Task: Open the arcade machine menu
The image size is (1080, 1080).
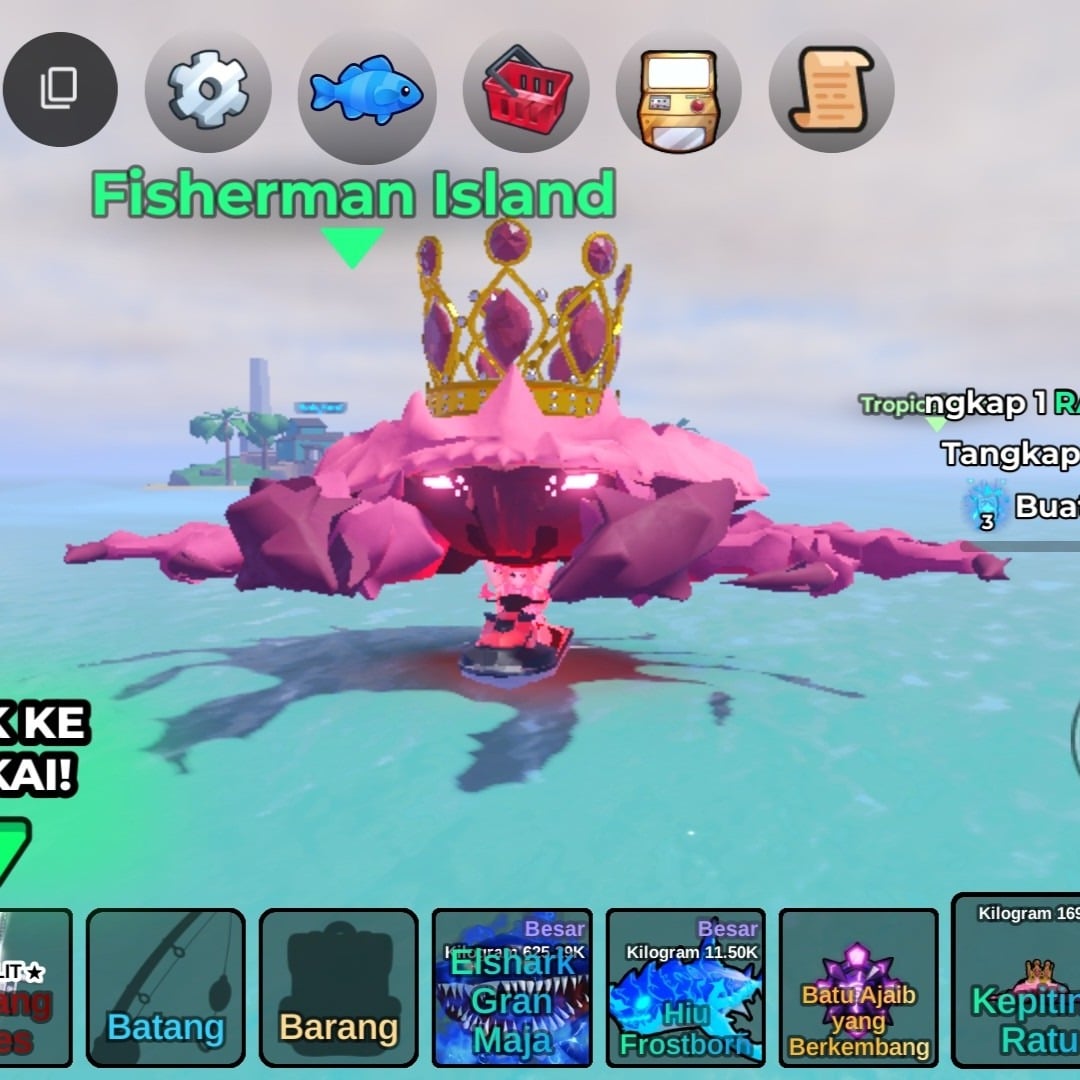Action: click(678, 92)
